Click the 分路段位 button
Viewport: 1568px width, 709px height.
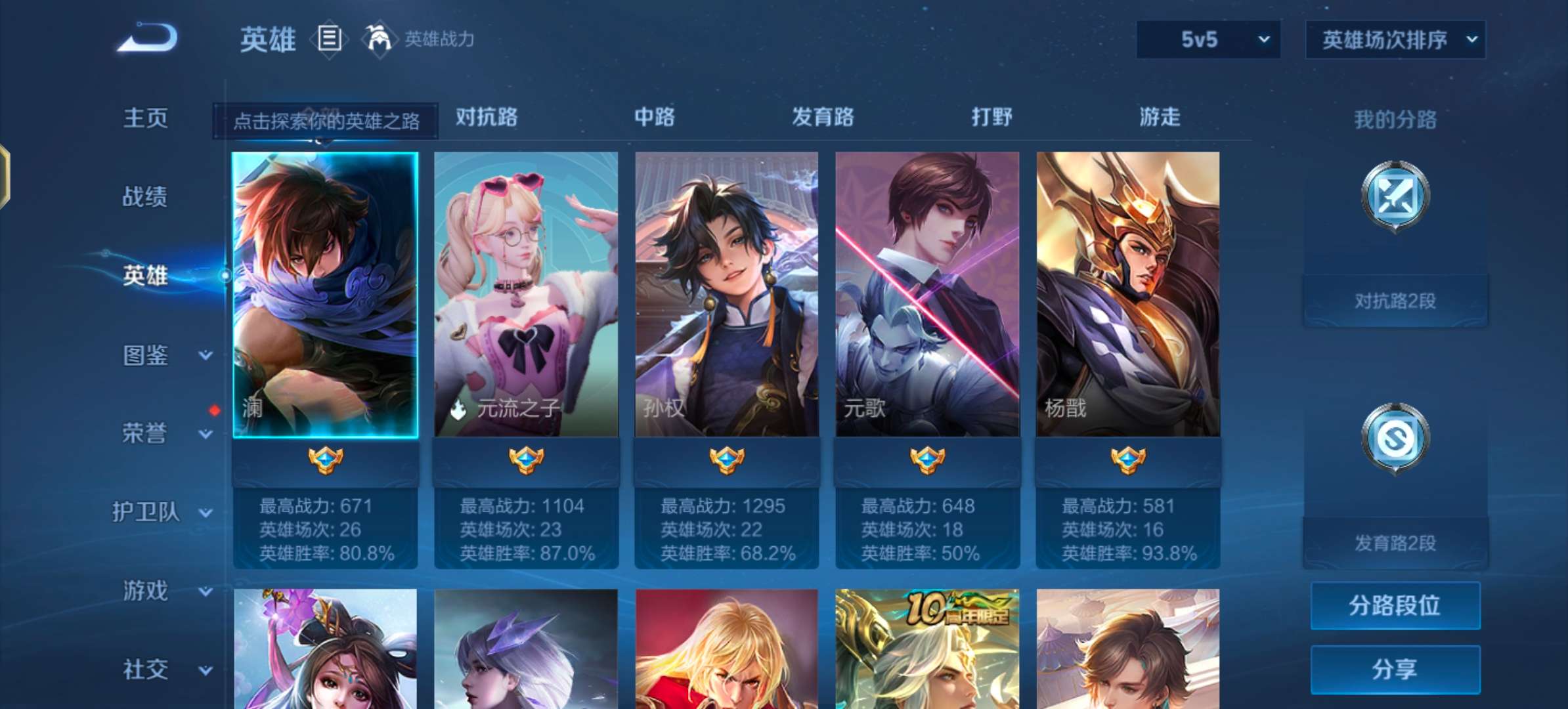tap(1395, 607)
